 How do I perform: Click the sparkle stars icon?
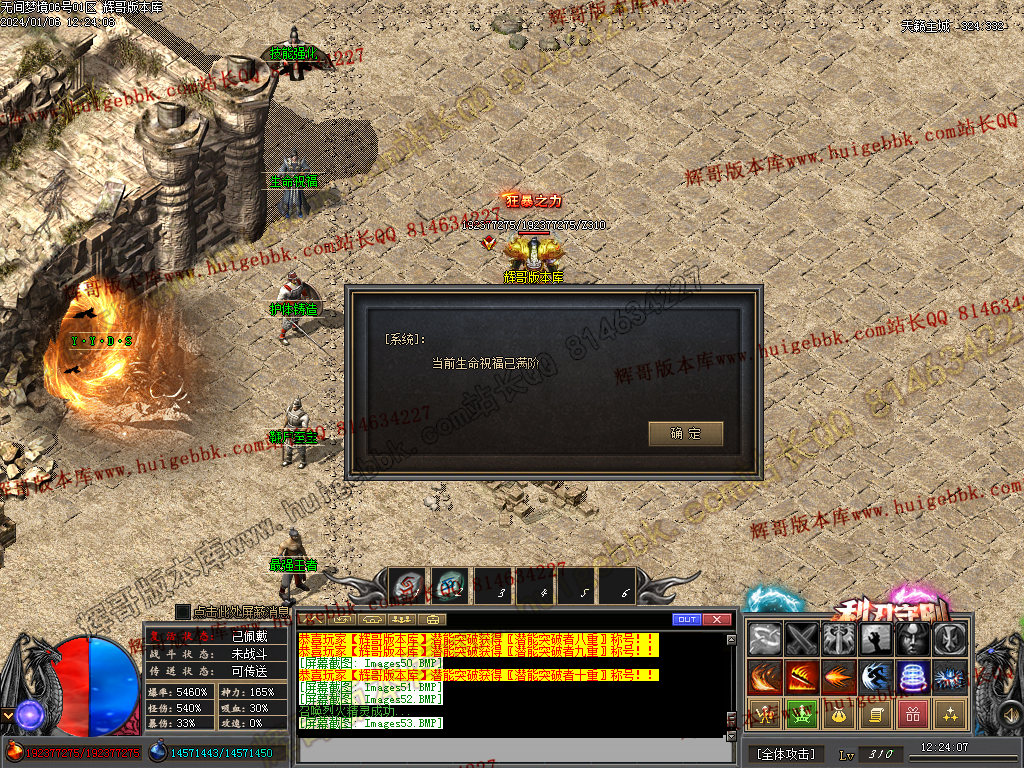click(949, 714)
